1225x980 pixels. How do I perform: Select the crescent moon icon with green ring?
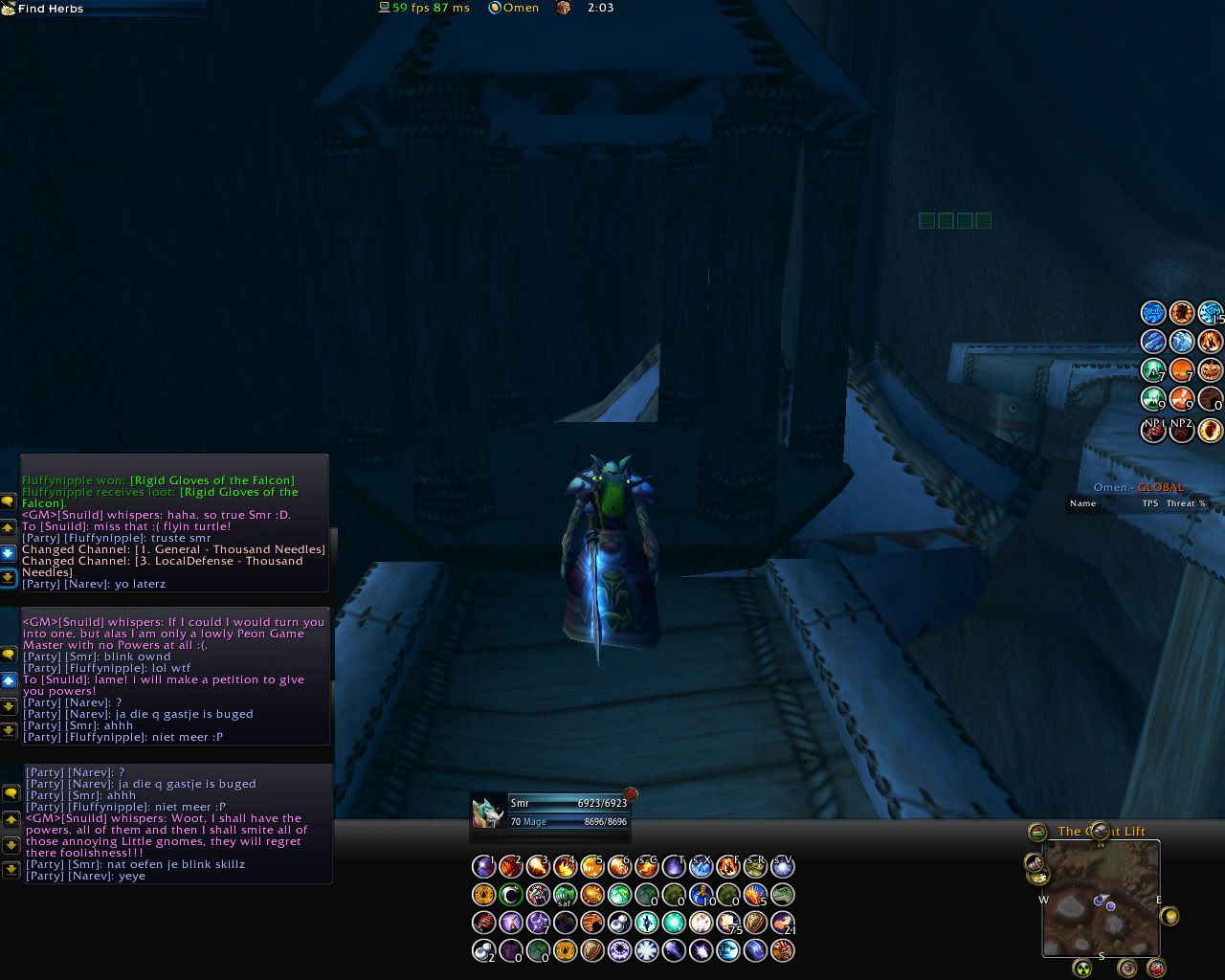(512, 895)
